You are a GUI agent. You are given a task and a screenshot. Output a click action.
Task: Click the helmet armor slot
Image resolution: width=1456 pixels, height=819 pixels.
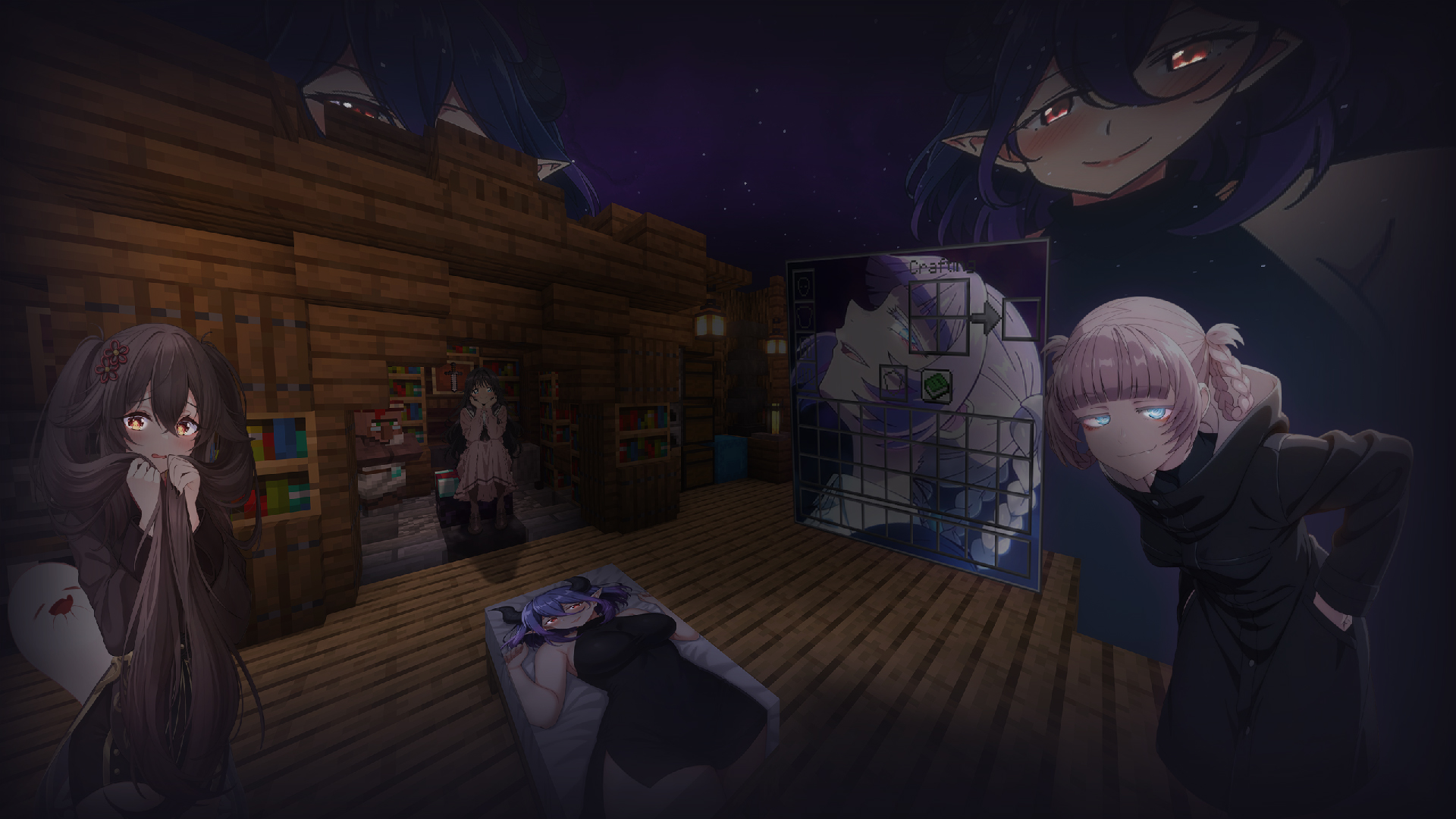coord(804,287)
